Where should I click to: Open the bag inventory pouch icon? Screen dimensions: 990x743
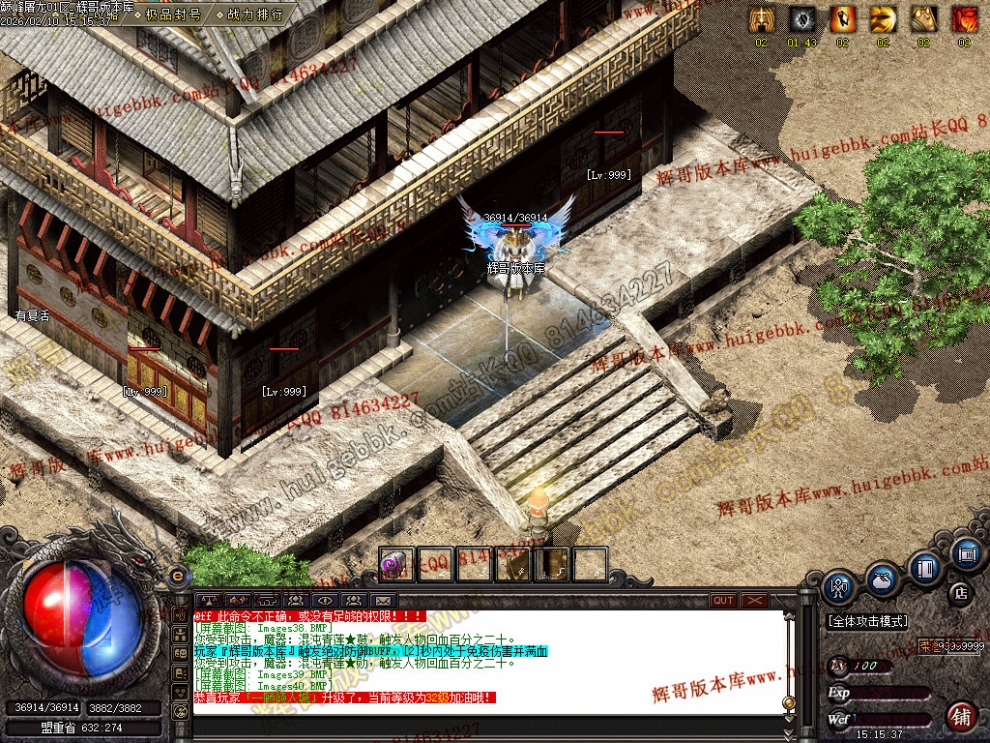click(882, 580)
